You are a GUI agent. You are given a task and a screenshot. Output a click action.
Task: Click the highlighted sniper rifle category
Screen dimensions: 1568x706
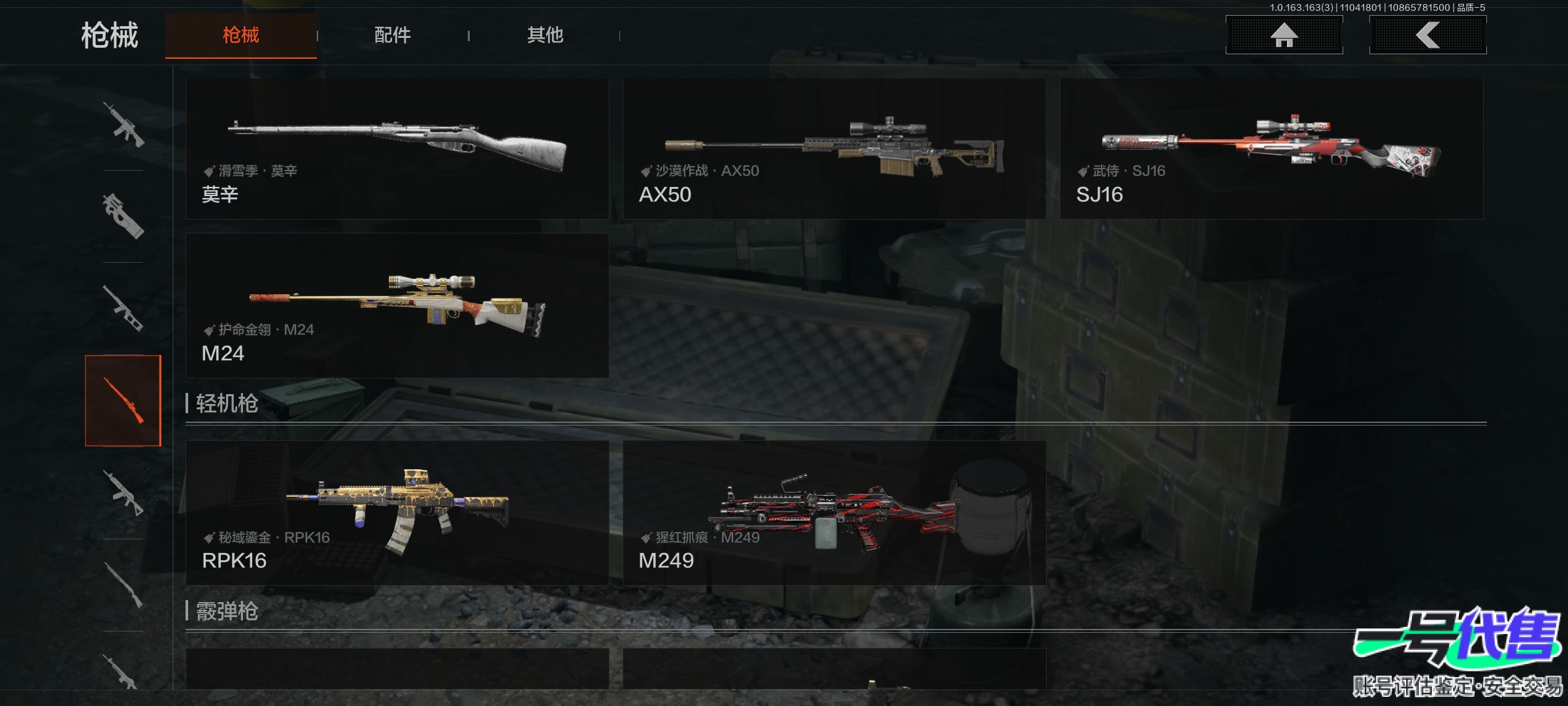pyautogui.click(x=123, y=401)
